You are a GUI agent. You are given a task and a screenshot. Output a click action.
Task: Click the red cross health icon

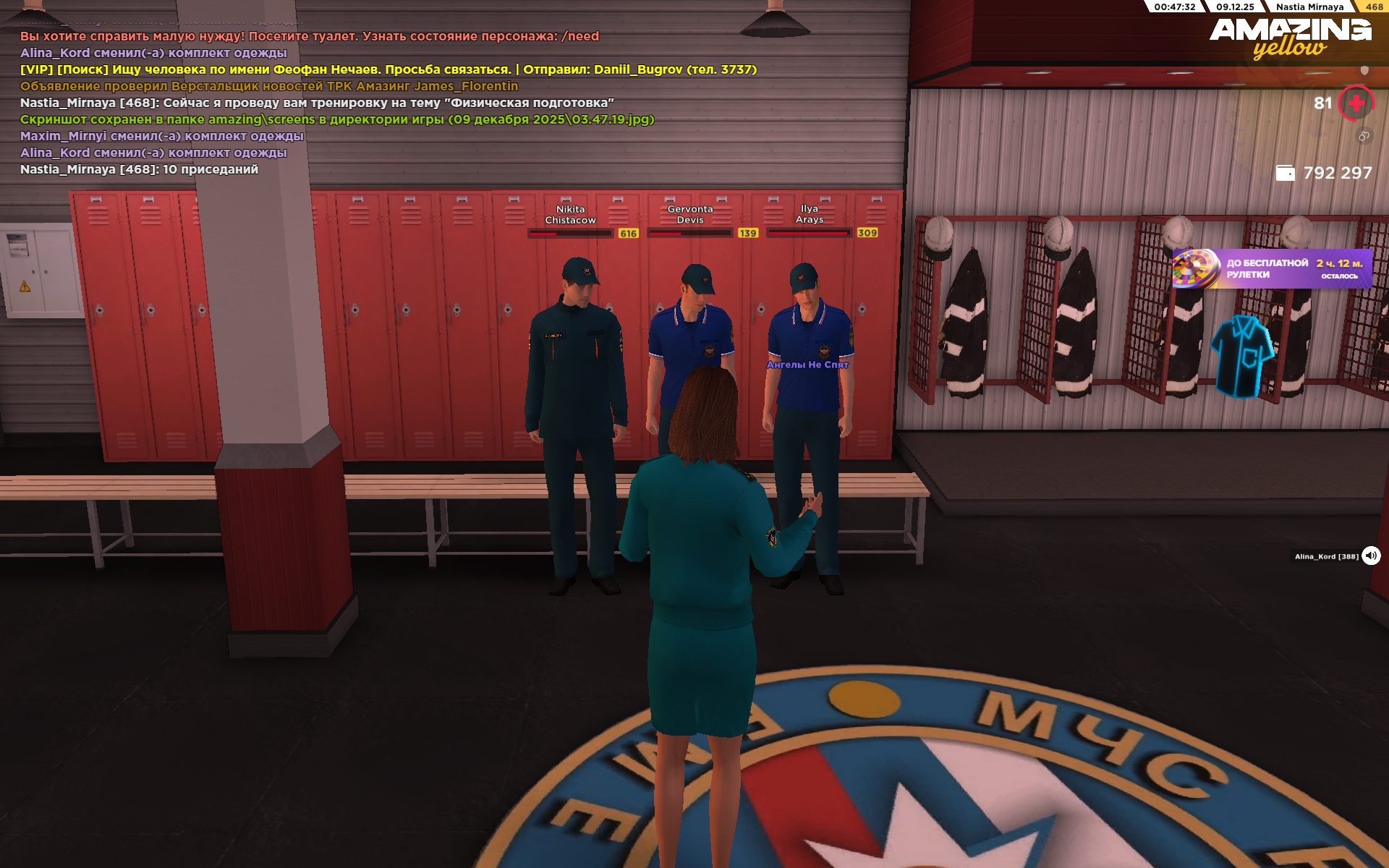pos(1356,103)
